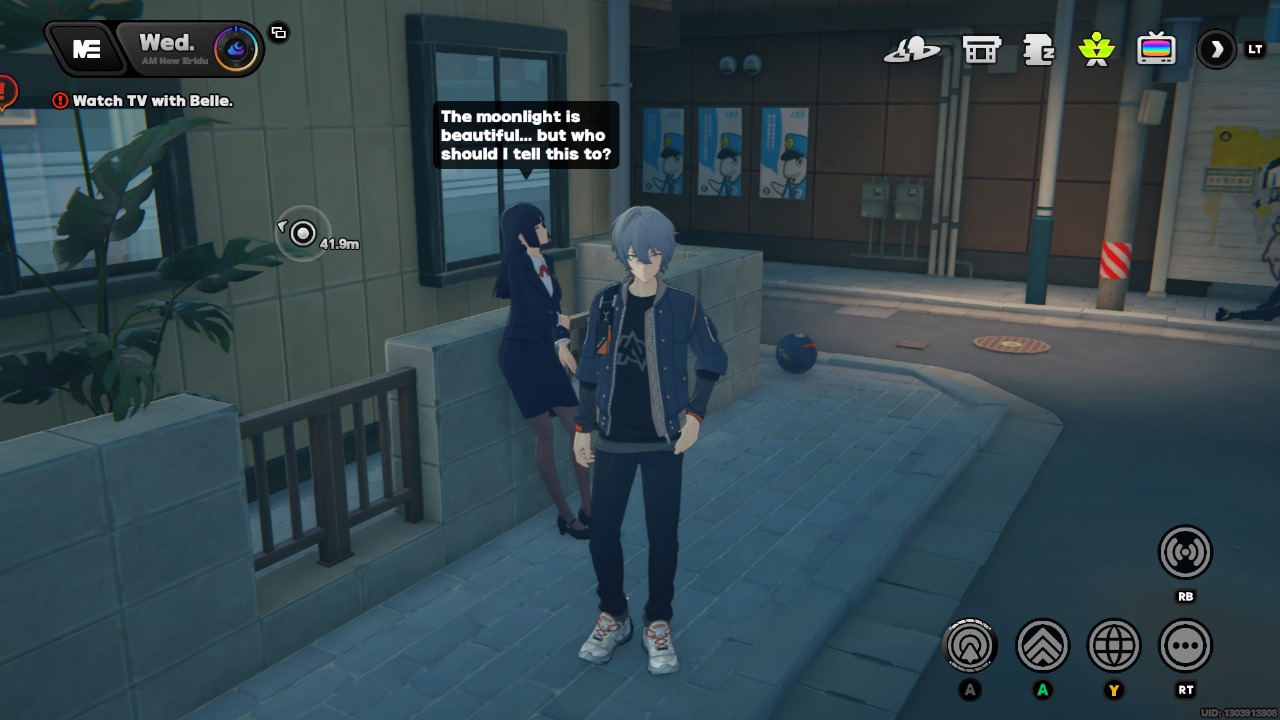Click the round arrow-in-rings interact button
The height and width of the screenshot is (720, 1280).
pyautogui.click(x=970, y=646)
